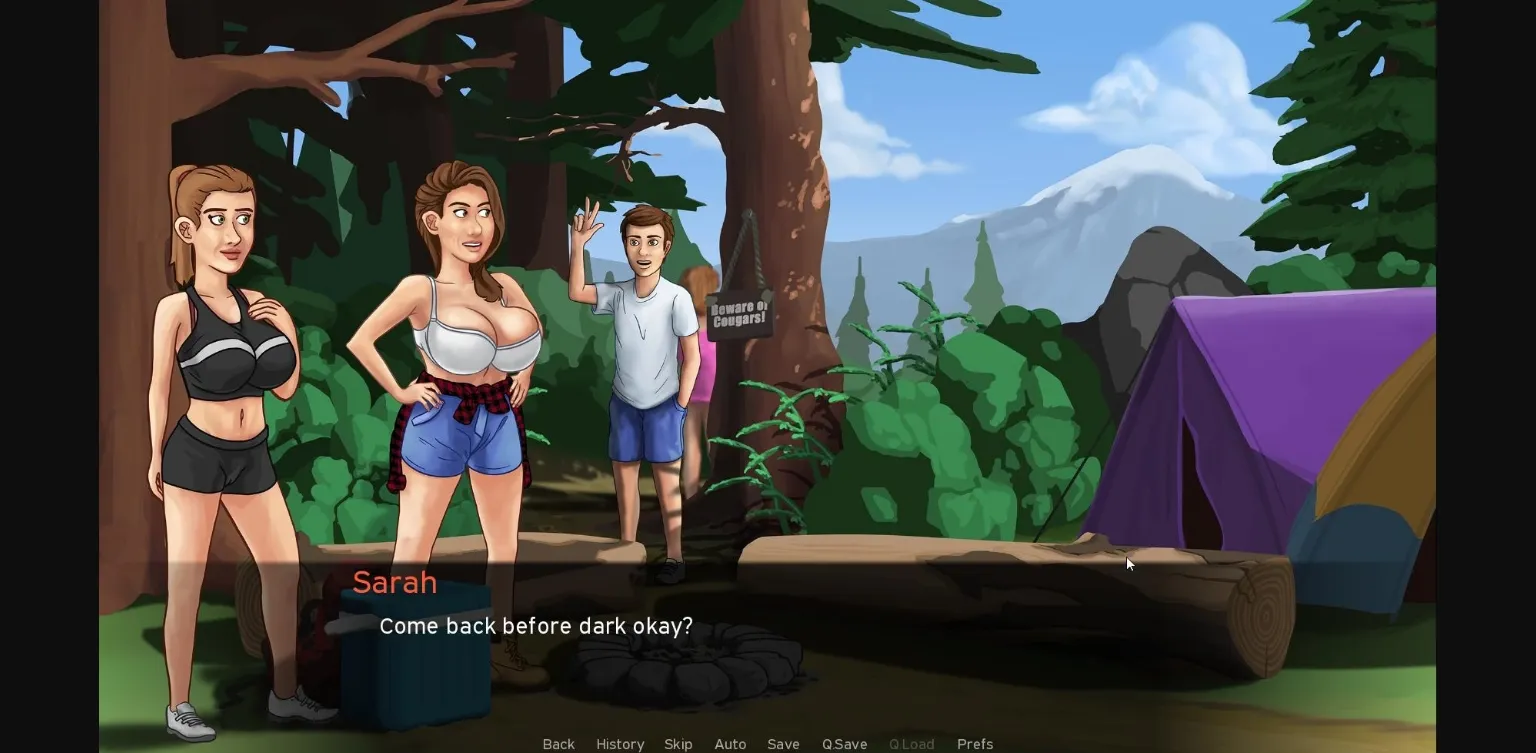
Task: Click the dialogue text to advance
Action: pos(536,626)
